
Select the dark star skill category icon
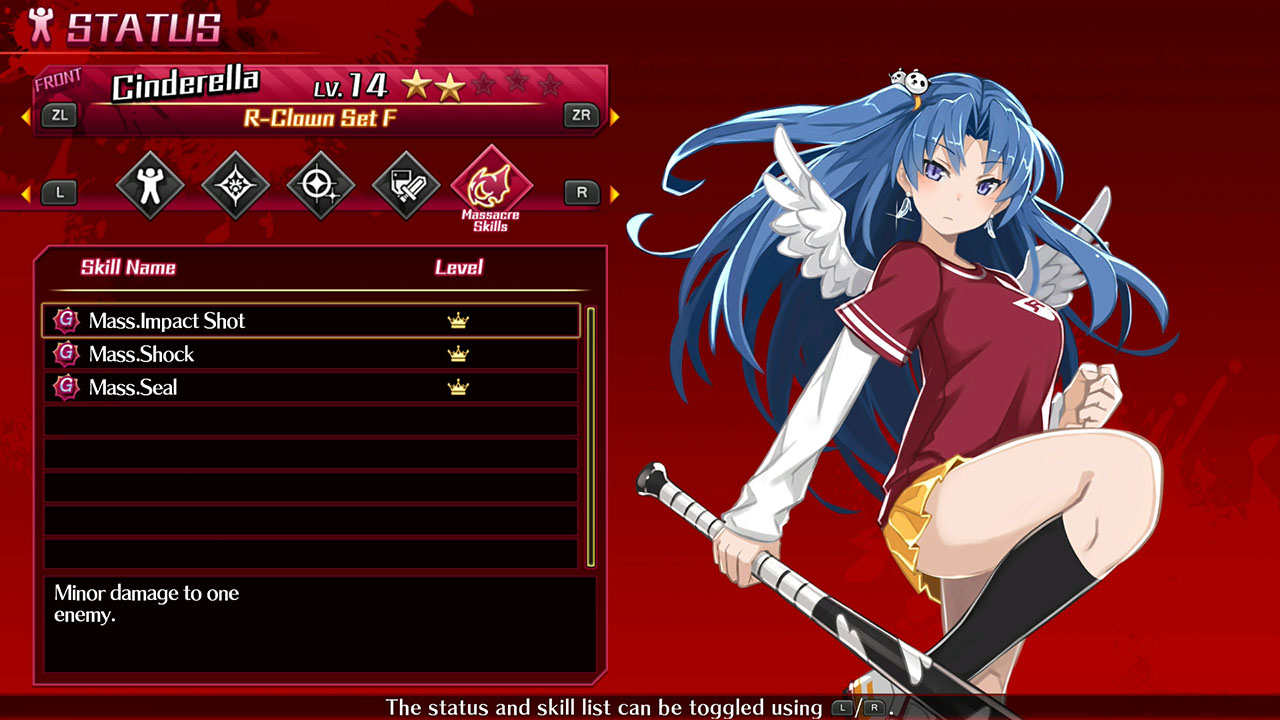click(x=234, y=183)
